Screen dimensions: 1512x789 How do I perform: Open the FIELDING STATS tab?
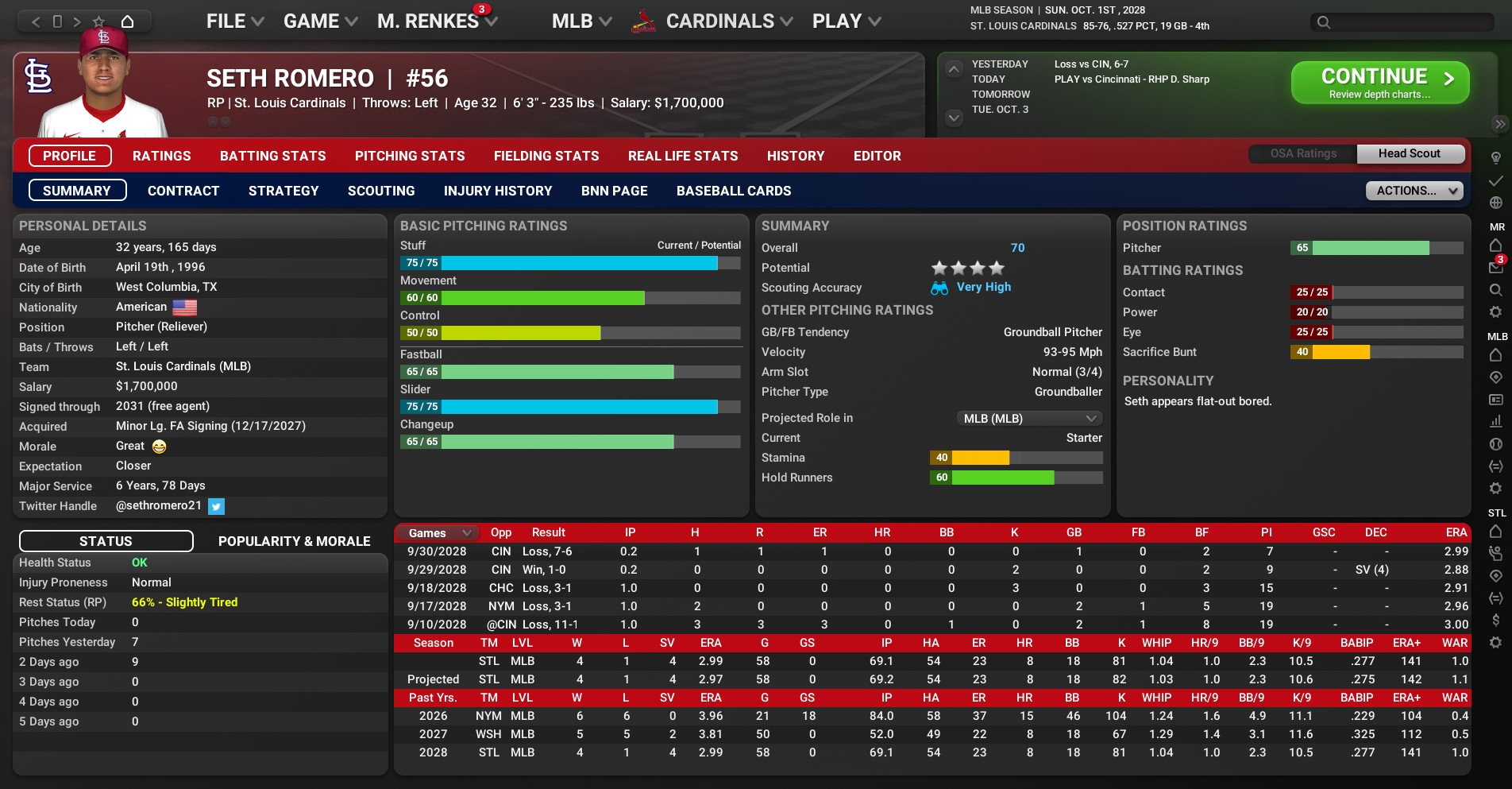pos(546,156)
